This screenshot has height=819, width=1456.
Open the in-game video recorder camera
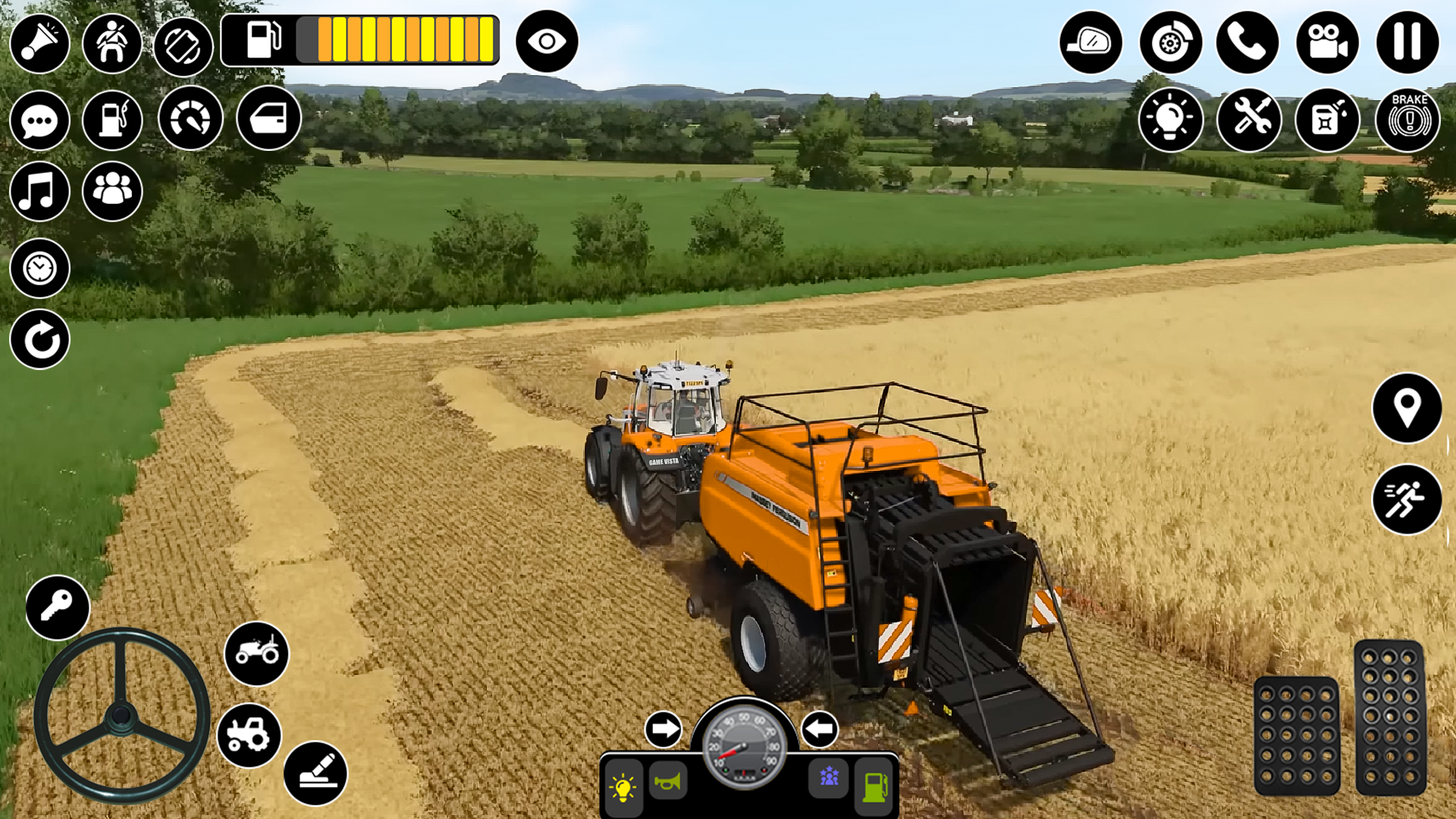coord(1328,43)
